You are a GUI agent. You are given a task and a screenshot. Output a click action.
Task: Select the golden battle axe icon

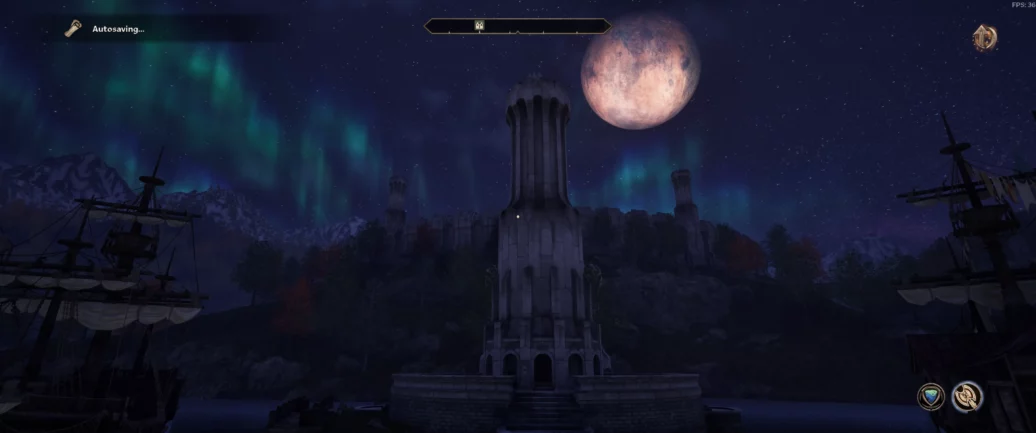(x=967, y=396)
